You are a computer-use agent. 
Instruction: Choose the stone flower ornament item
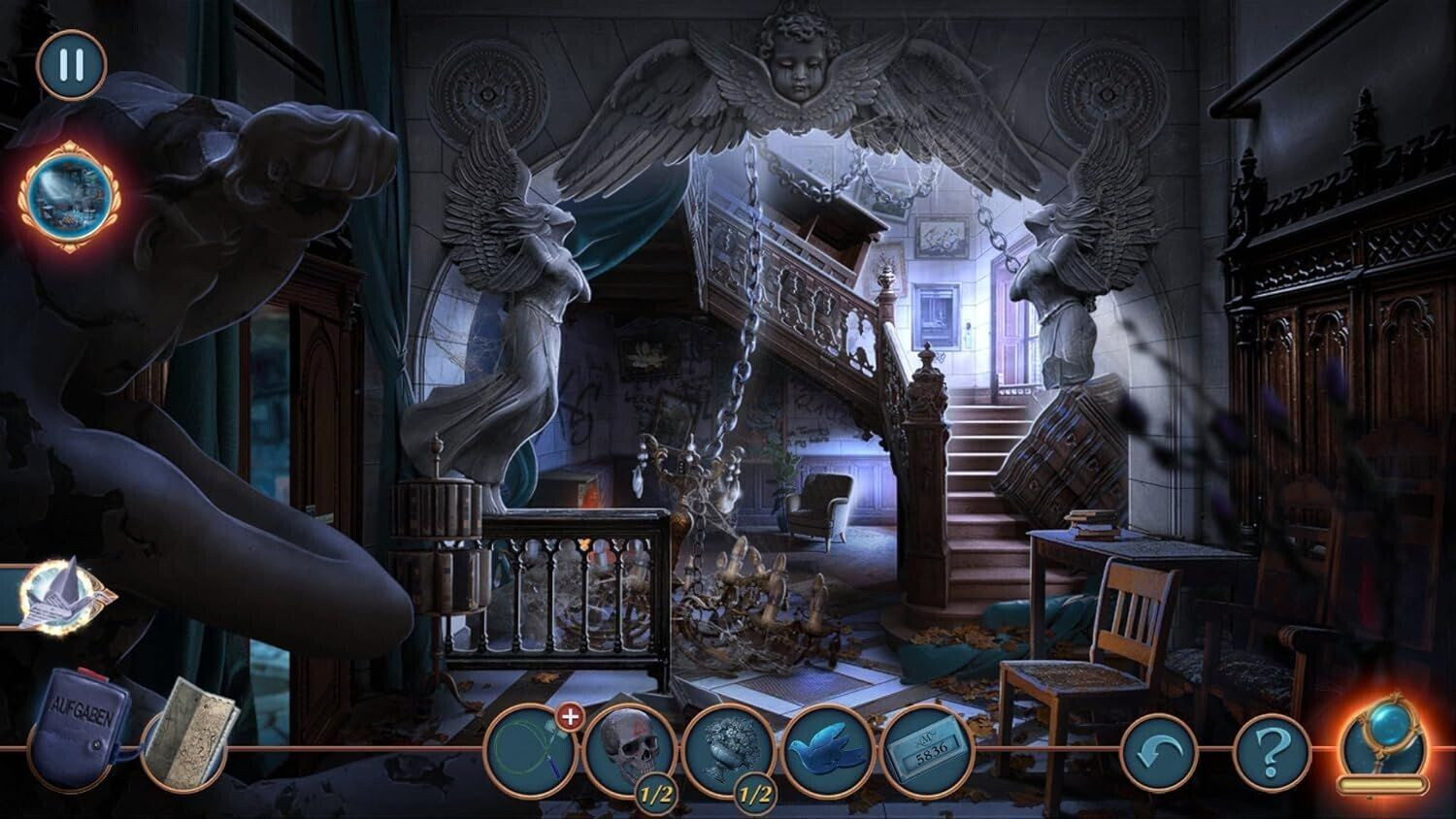pos(728,749)
